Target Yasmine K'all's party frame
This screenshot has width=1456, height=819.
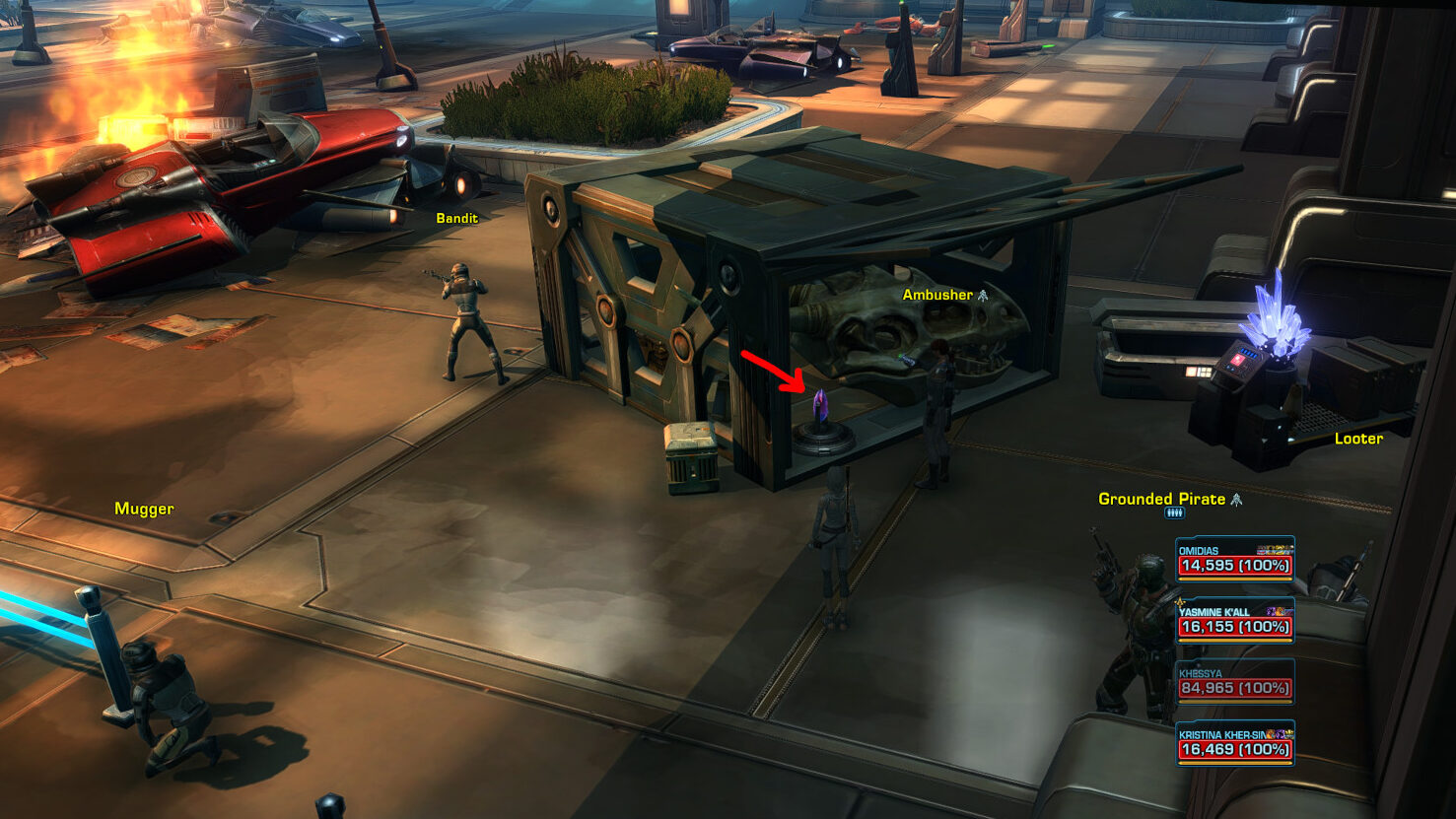click(1234, 621)
